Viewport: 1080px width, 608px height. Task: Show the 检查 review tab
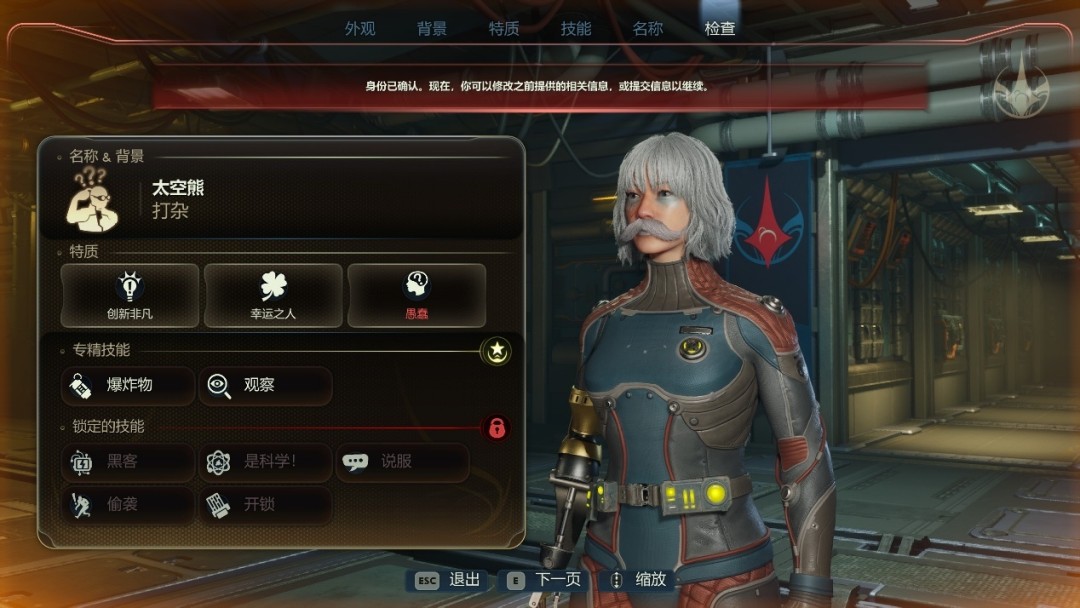pyautogui.click(x=720, y=29)
